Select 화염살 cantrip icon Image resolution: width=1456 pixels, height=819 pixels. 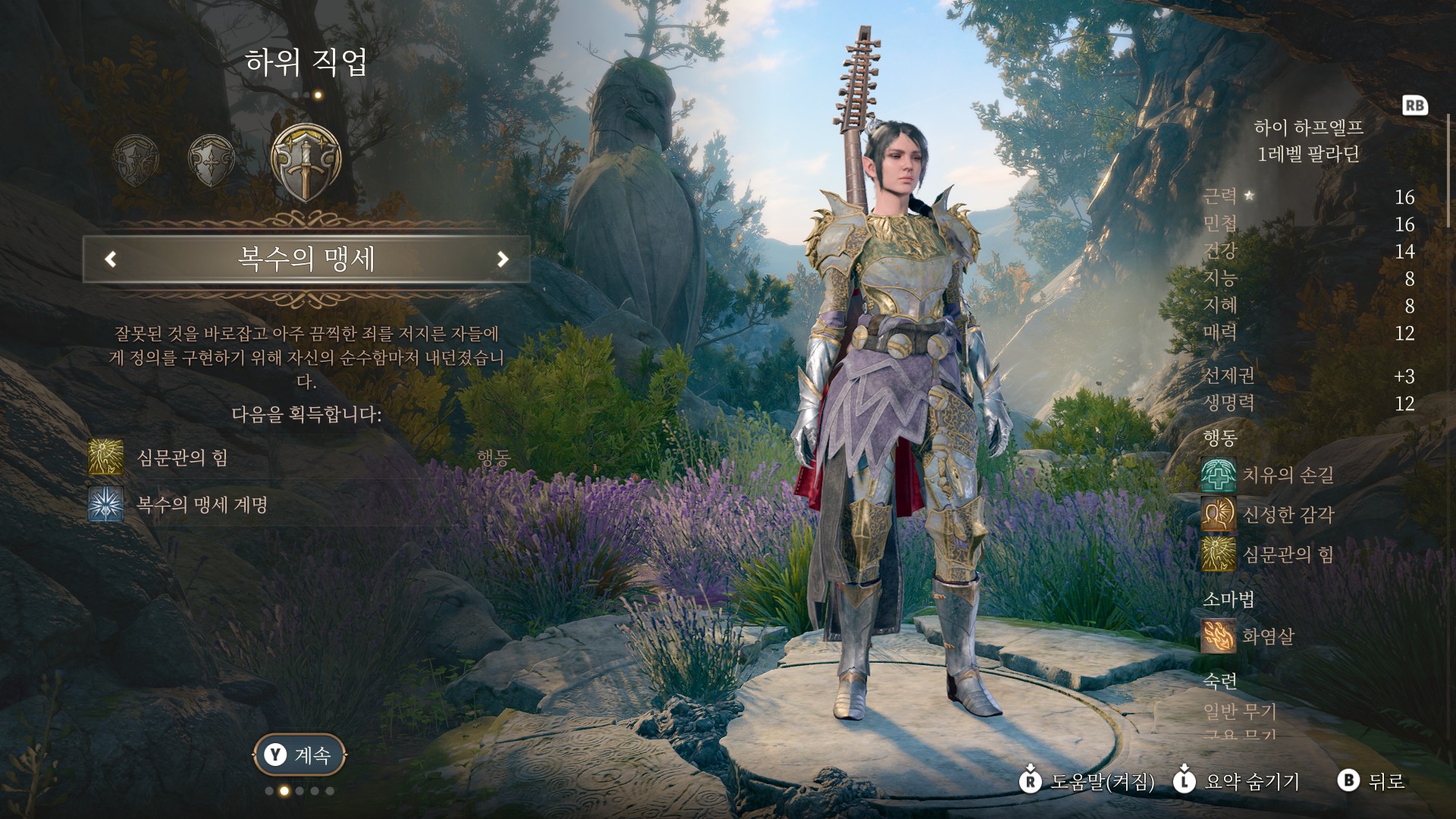tap(1218, 635)
